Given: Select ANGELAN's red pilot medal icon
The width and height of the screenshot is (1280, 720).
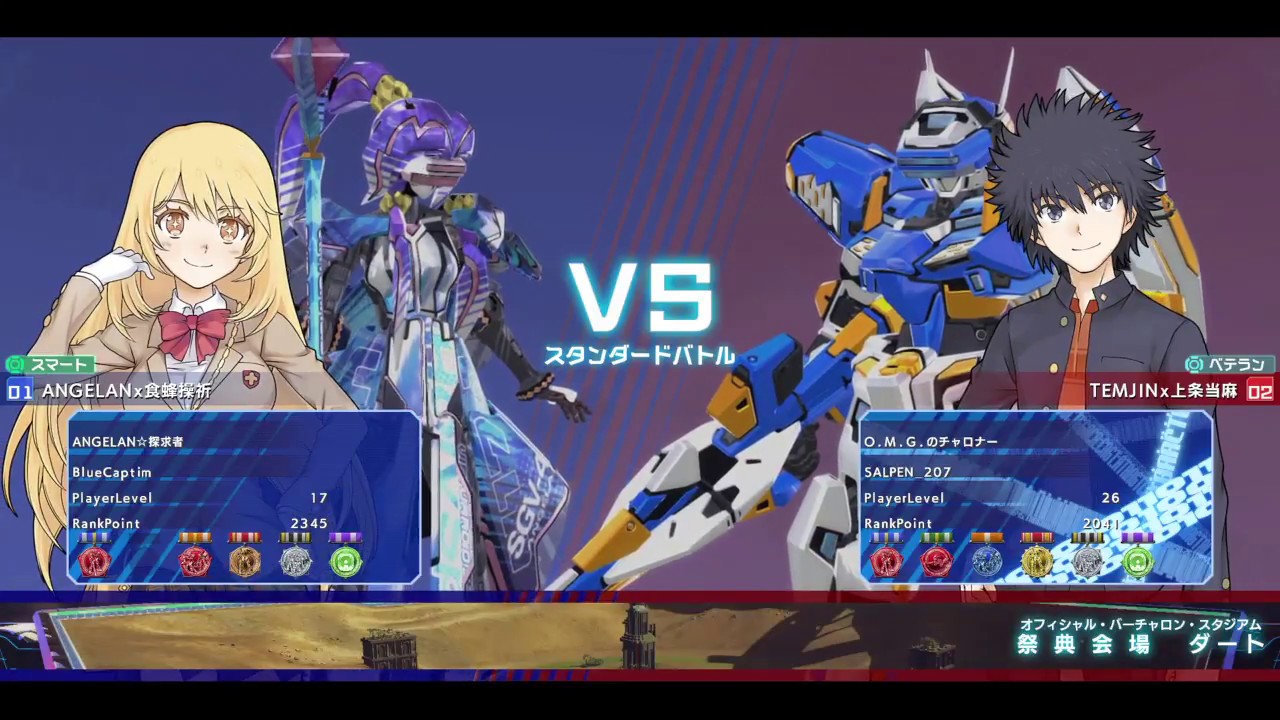Looking at the screenshot, I should 95,562.
